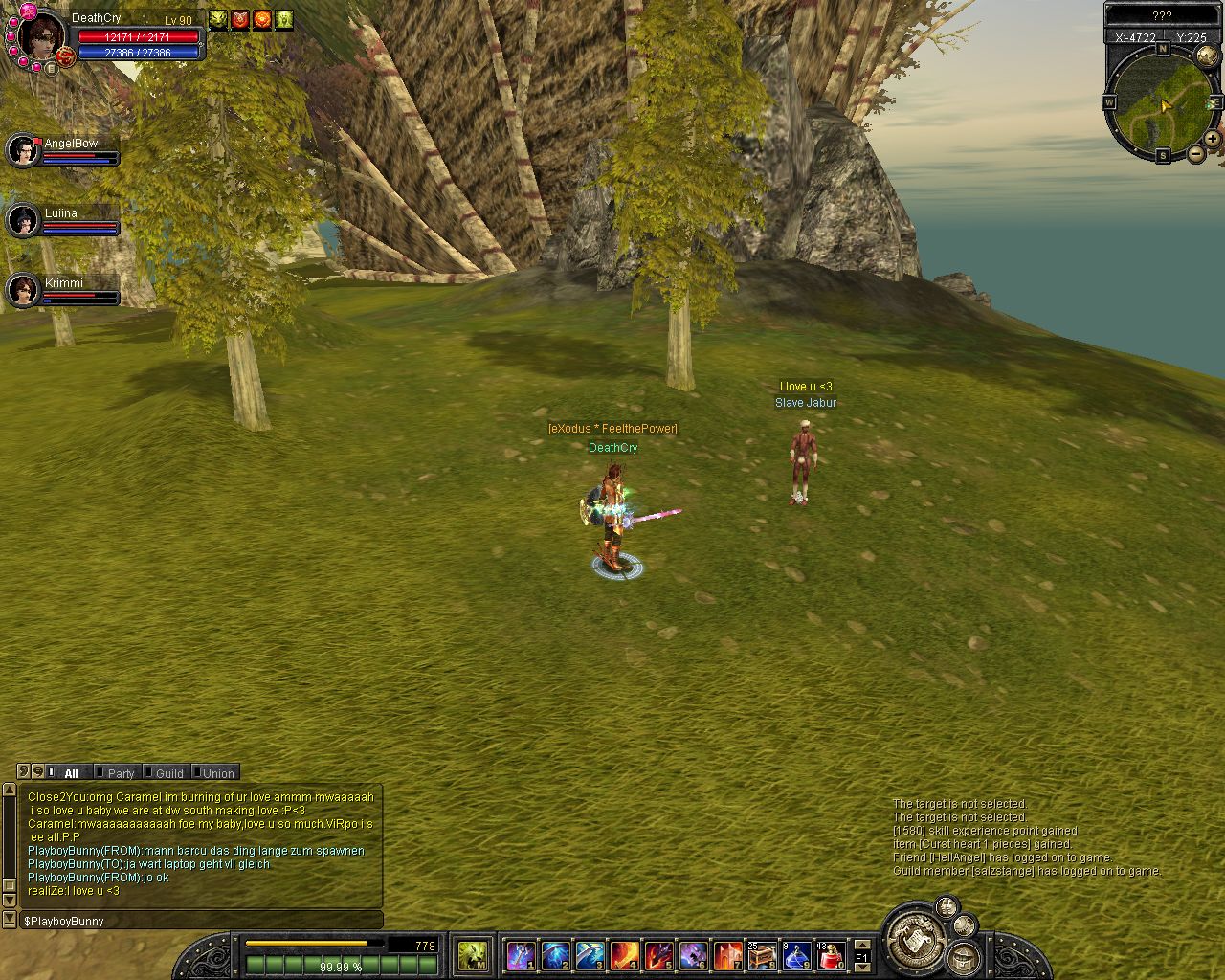This screenshot has width=1225, height=980.
Task: Zoom in the minimap with plus button
Action: 1212,139
